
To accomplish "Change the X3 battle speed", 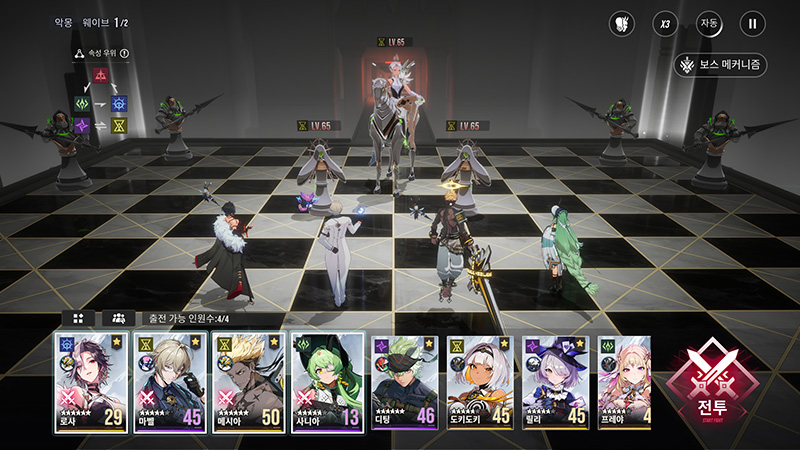I will (x=664, y=23).
